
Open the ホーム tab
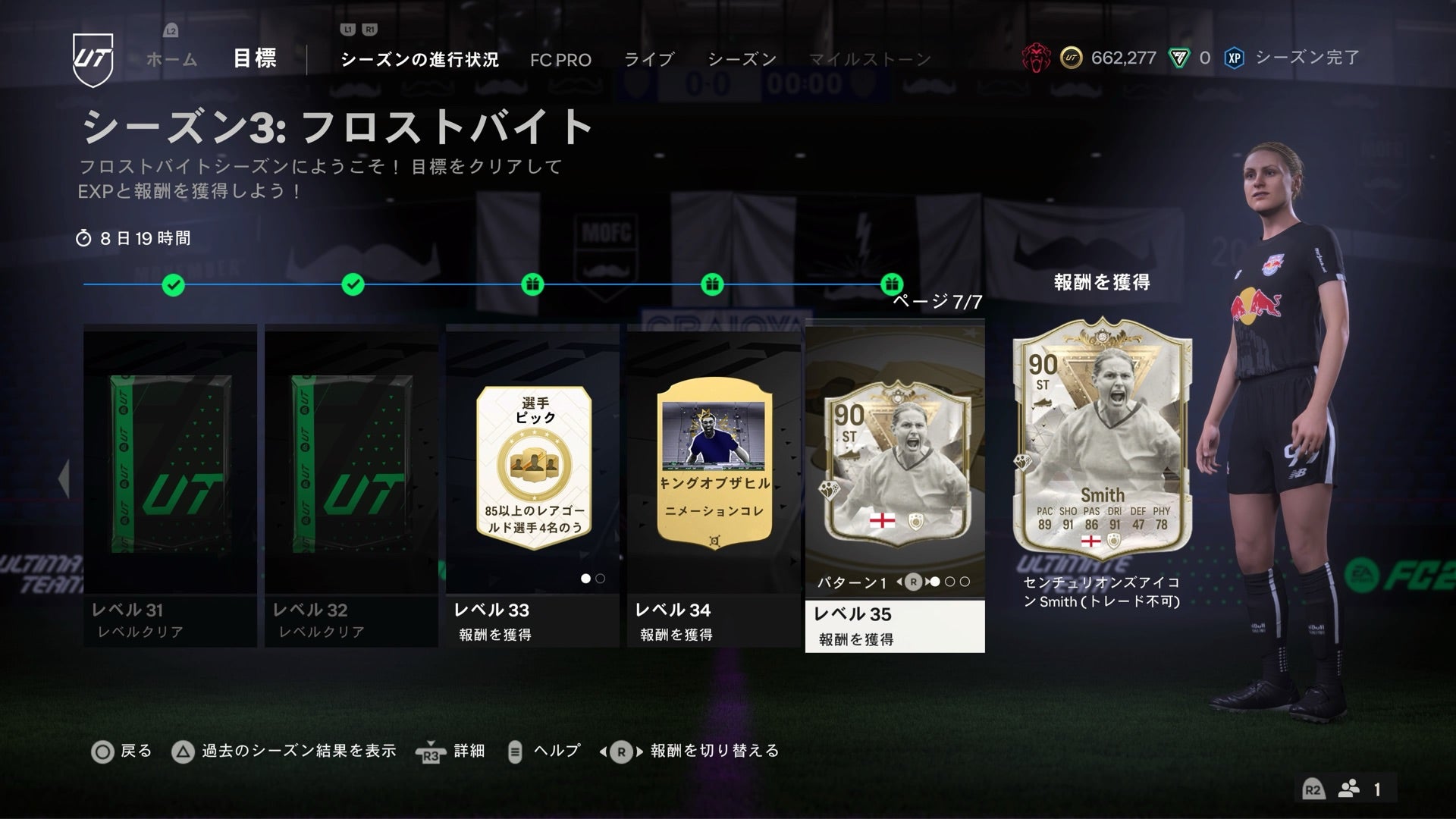pos(172,59)
